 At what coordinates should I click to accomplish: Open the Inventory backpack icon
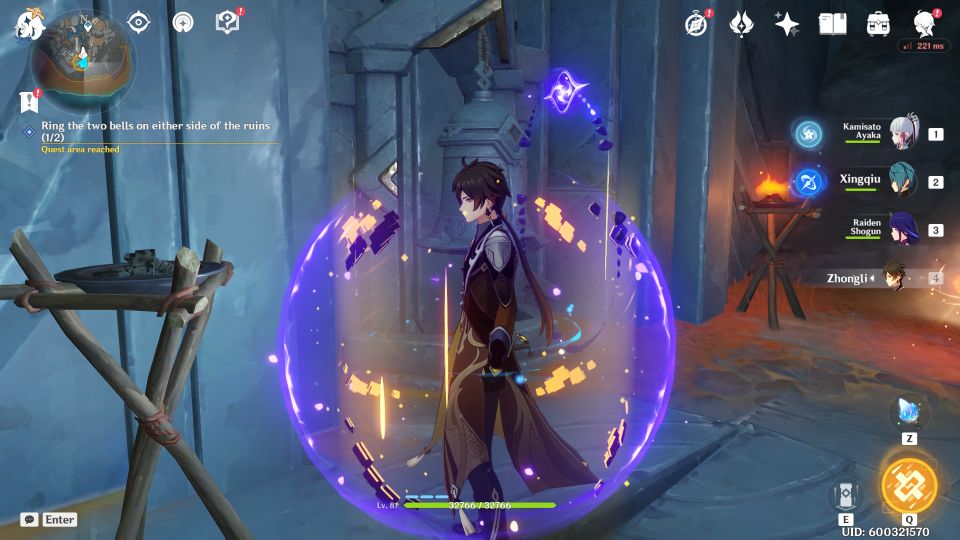click(879, 24)
